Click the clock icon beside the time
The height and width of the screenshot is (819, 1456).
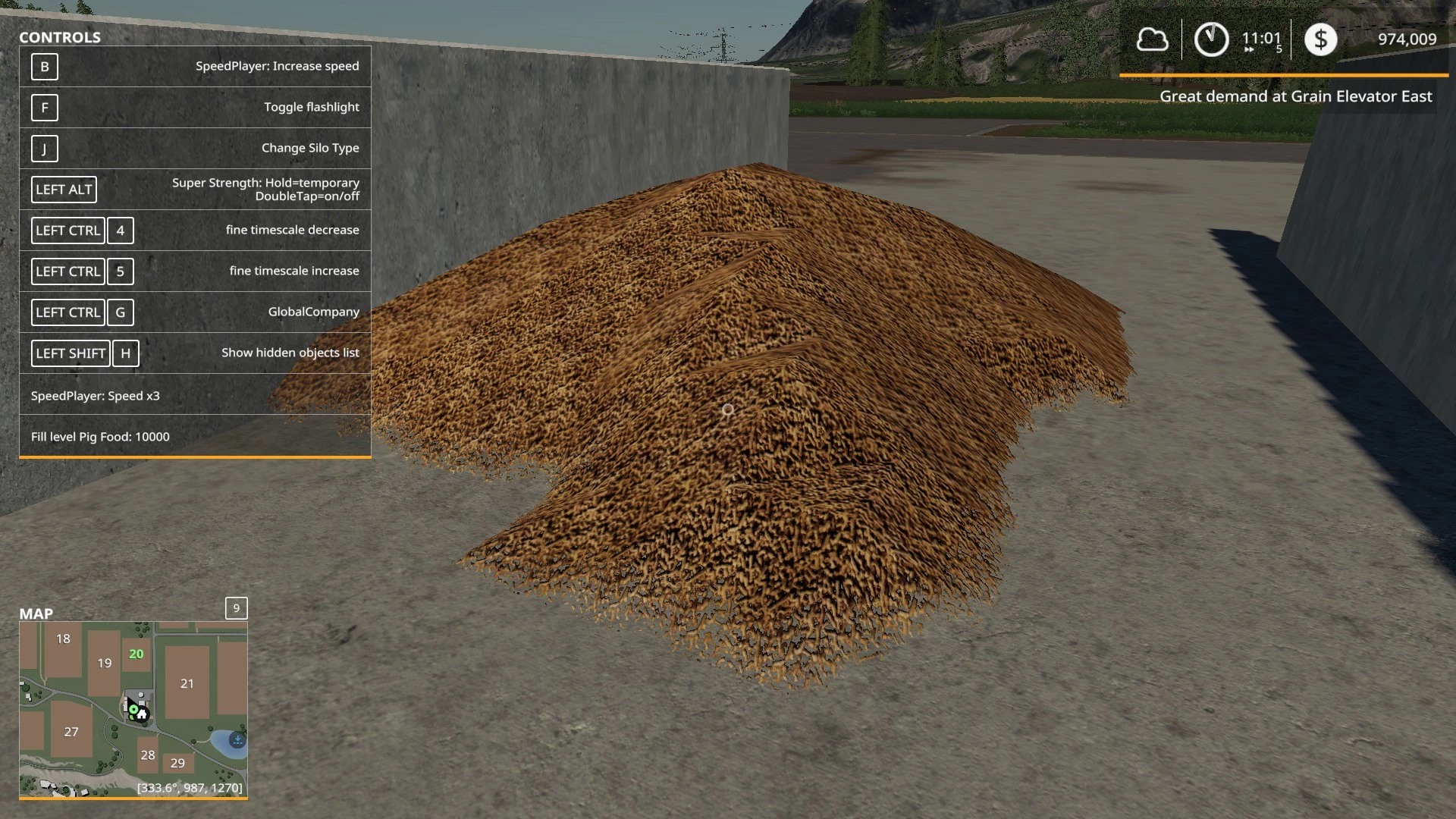(1211, 39)
